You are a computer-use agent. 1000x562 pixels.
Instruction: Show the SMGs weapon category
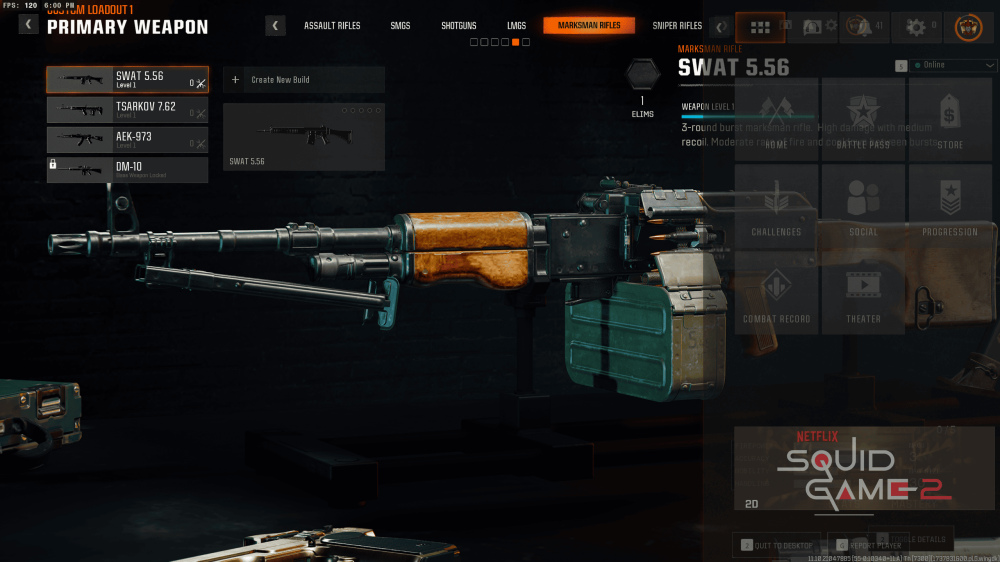[400, 26]
